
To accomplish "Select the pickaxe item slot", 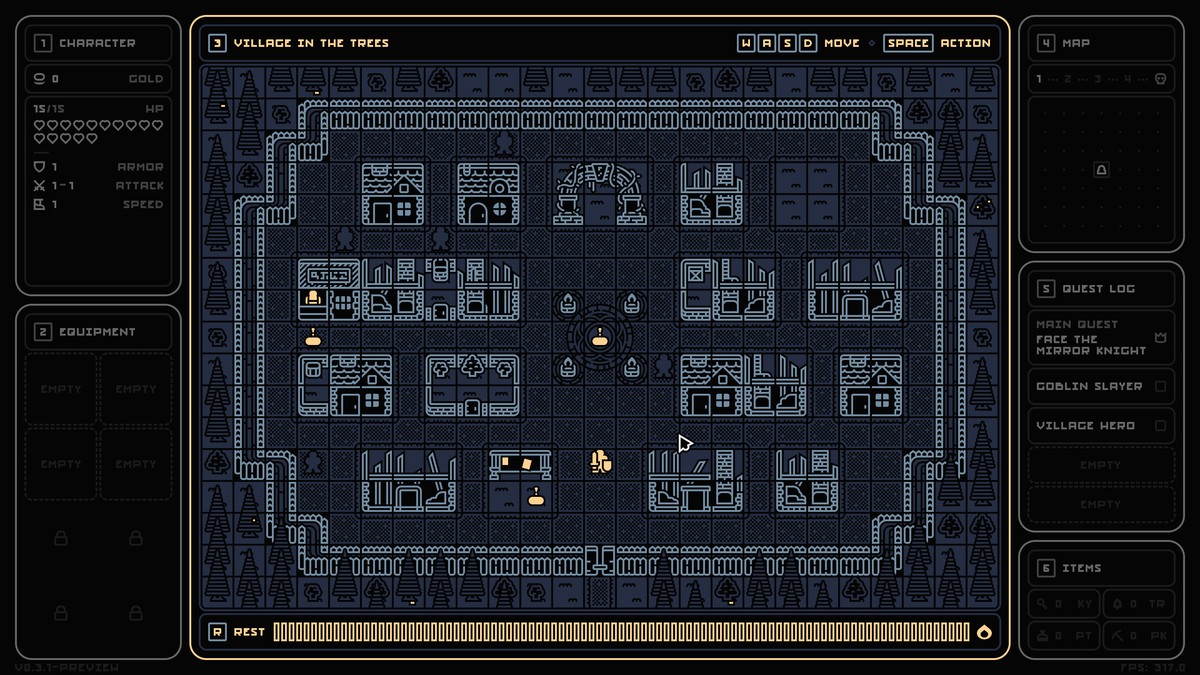I will 1138,634.
